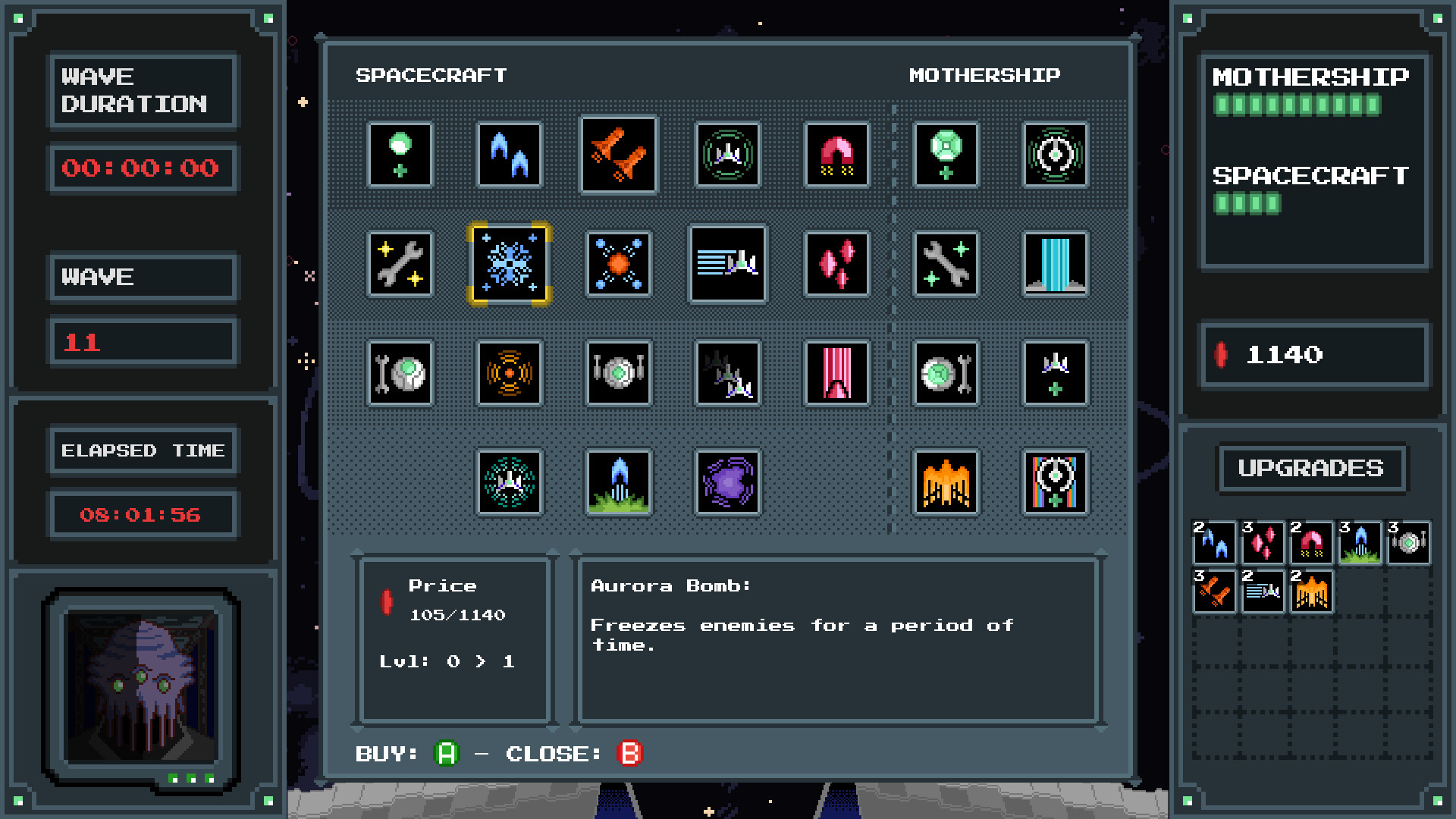Click the SPACECRAFT section header
Screen dimensions: 1456x819
[431, 74]
